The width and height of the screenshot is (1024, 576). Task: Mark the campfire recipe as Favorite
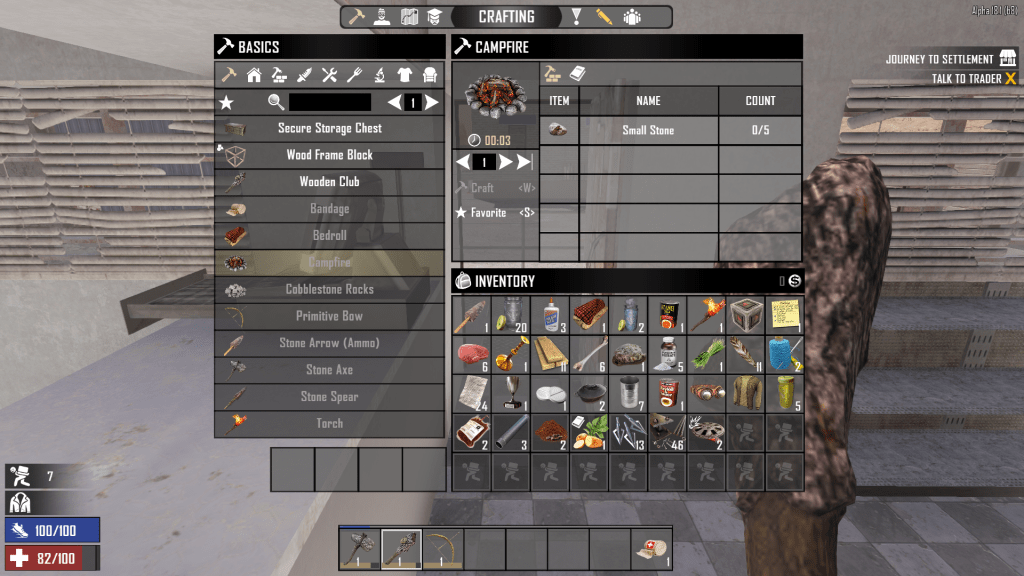pos(482,213)
